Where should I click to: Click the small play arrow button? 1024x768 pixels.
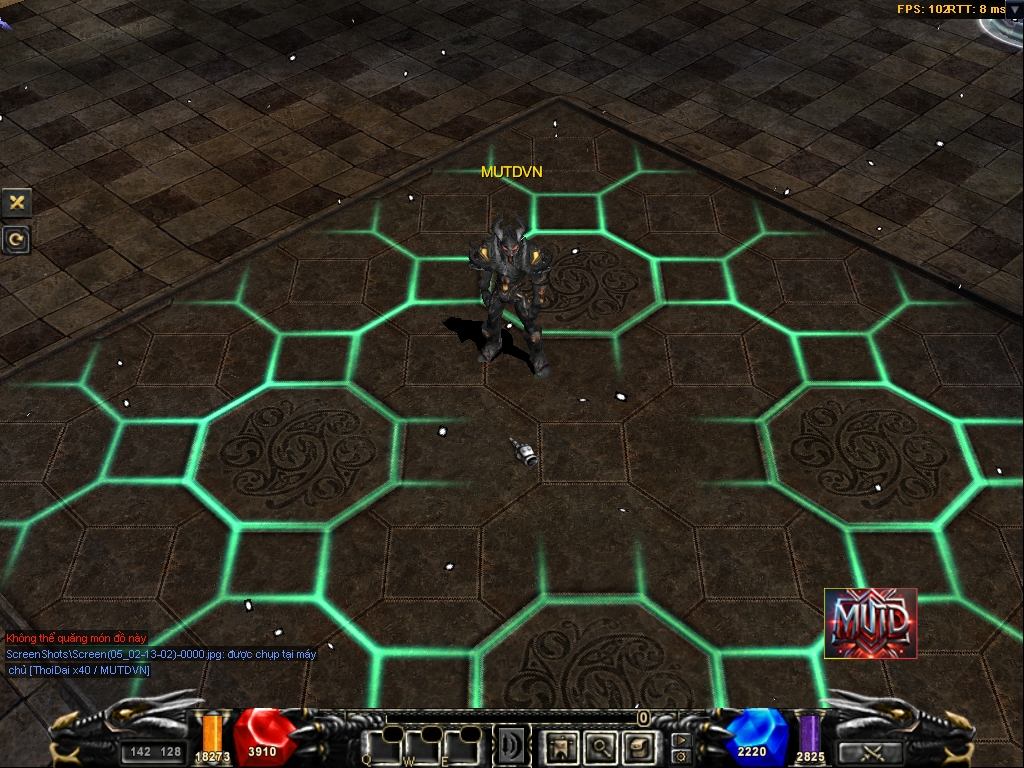[681, 740]
